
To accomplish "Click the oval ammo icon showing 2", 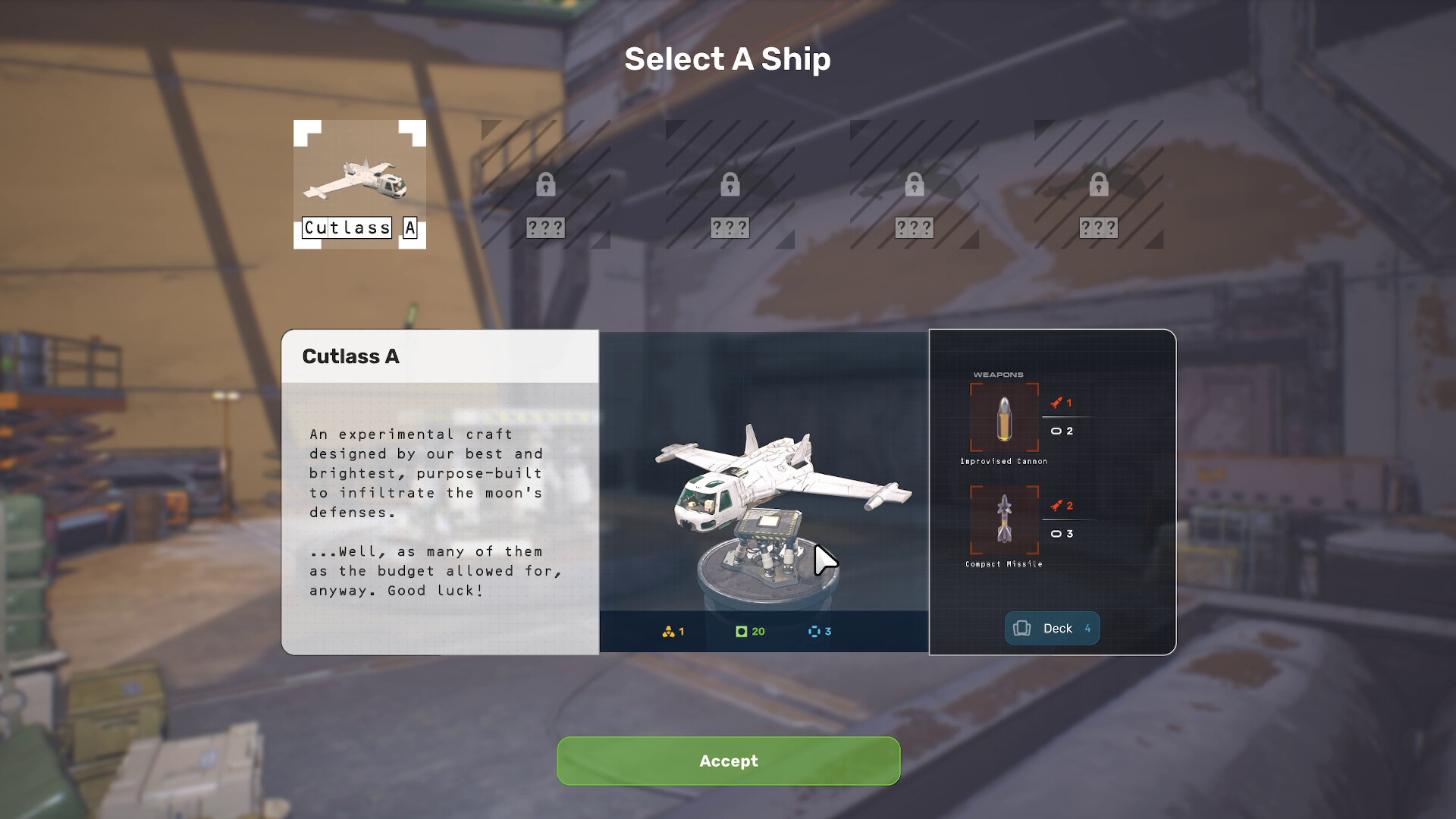I will [1058, 430].
